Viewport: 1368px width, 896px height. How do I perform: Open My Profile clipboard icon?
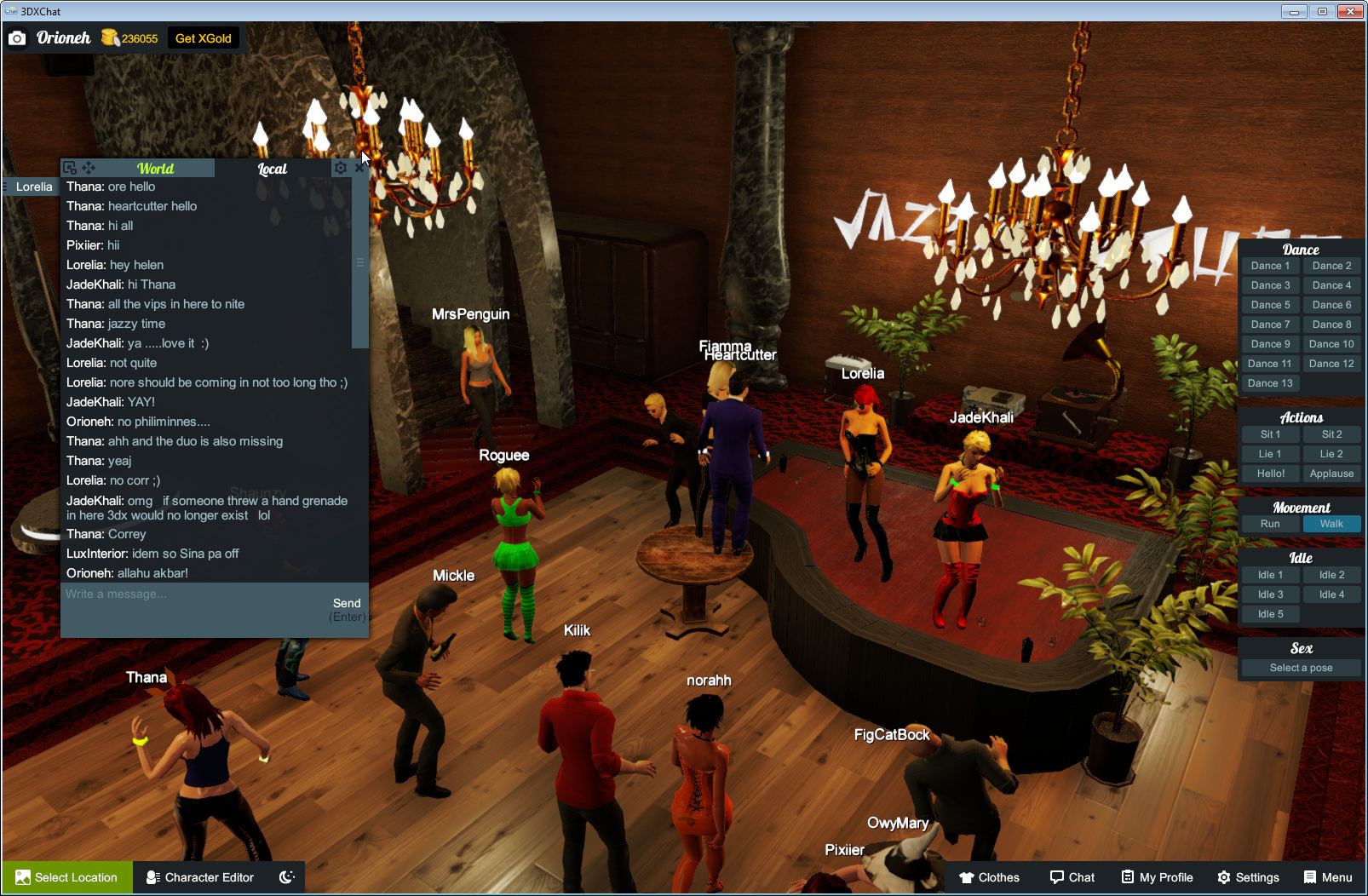coord(1126,877)
